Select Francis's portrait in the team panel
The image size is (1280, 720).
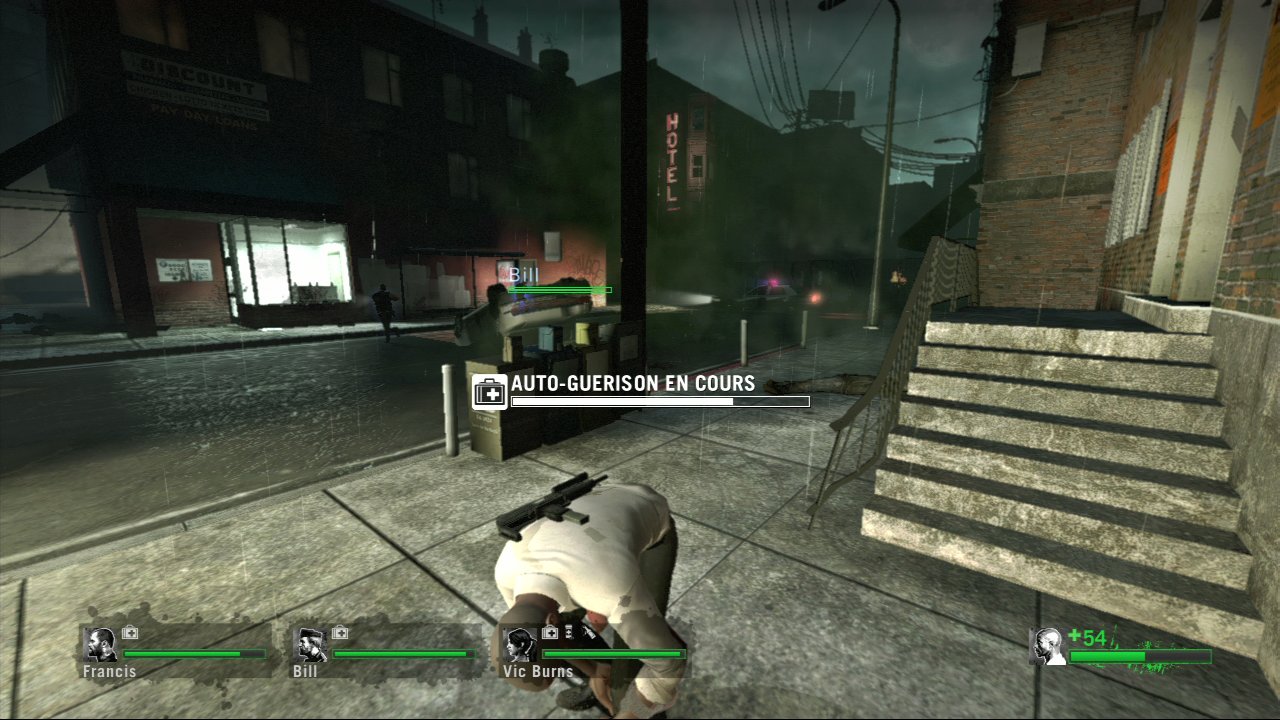coord(100,645)
